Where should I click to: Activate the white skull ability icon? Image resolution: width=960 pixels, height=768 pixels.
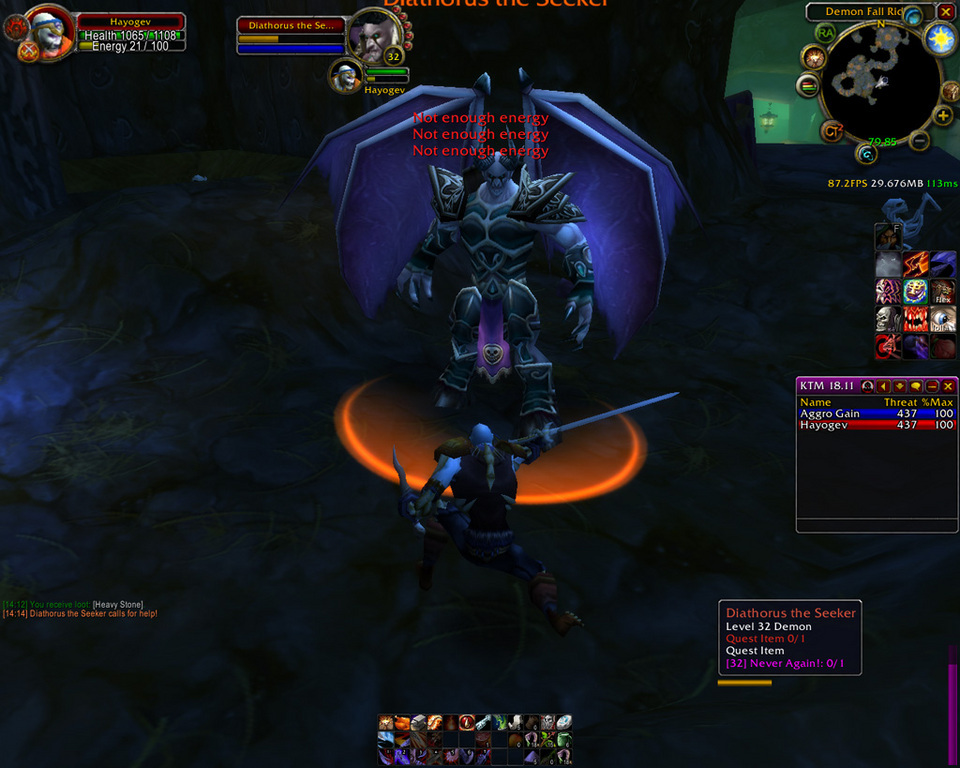pos(888,319)
